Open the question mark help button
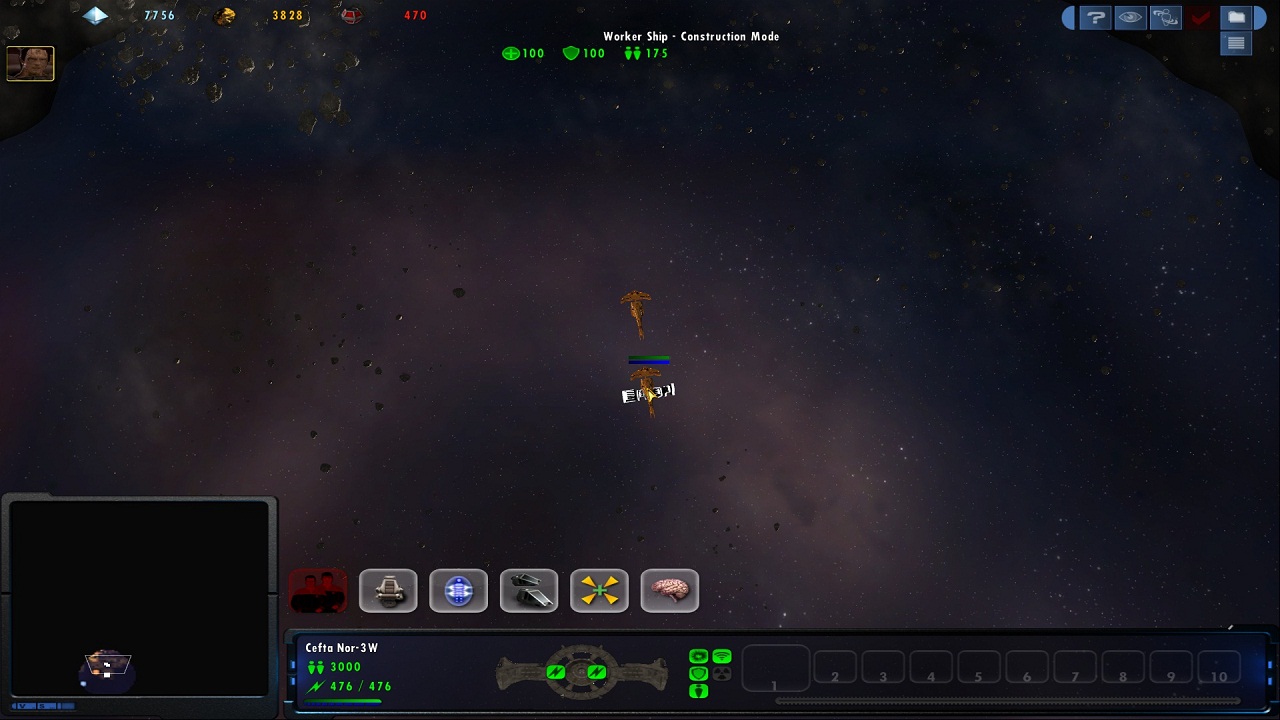The image size is (1280, 720). pos(1095,17)
